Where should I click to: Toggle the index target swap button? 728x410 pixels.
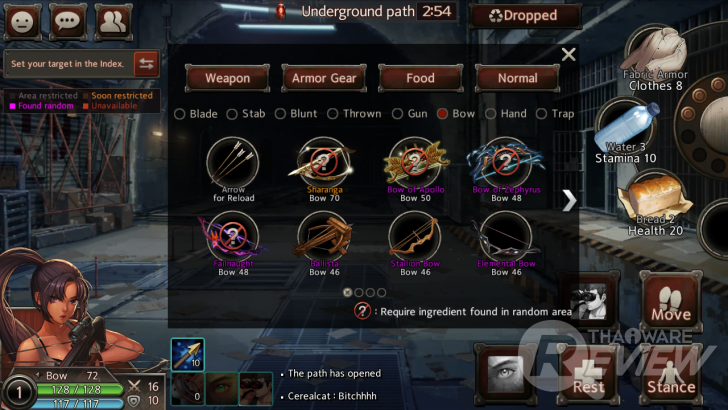146,63
